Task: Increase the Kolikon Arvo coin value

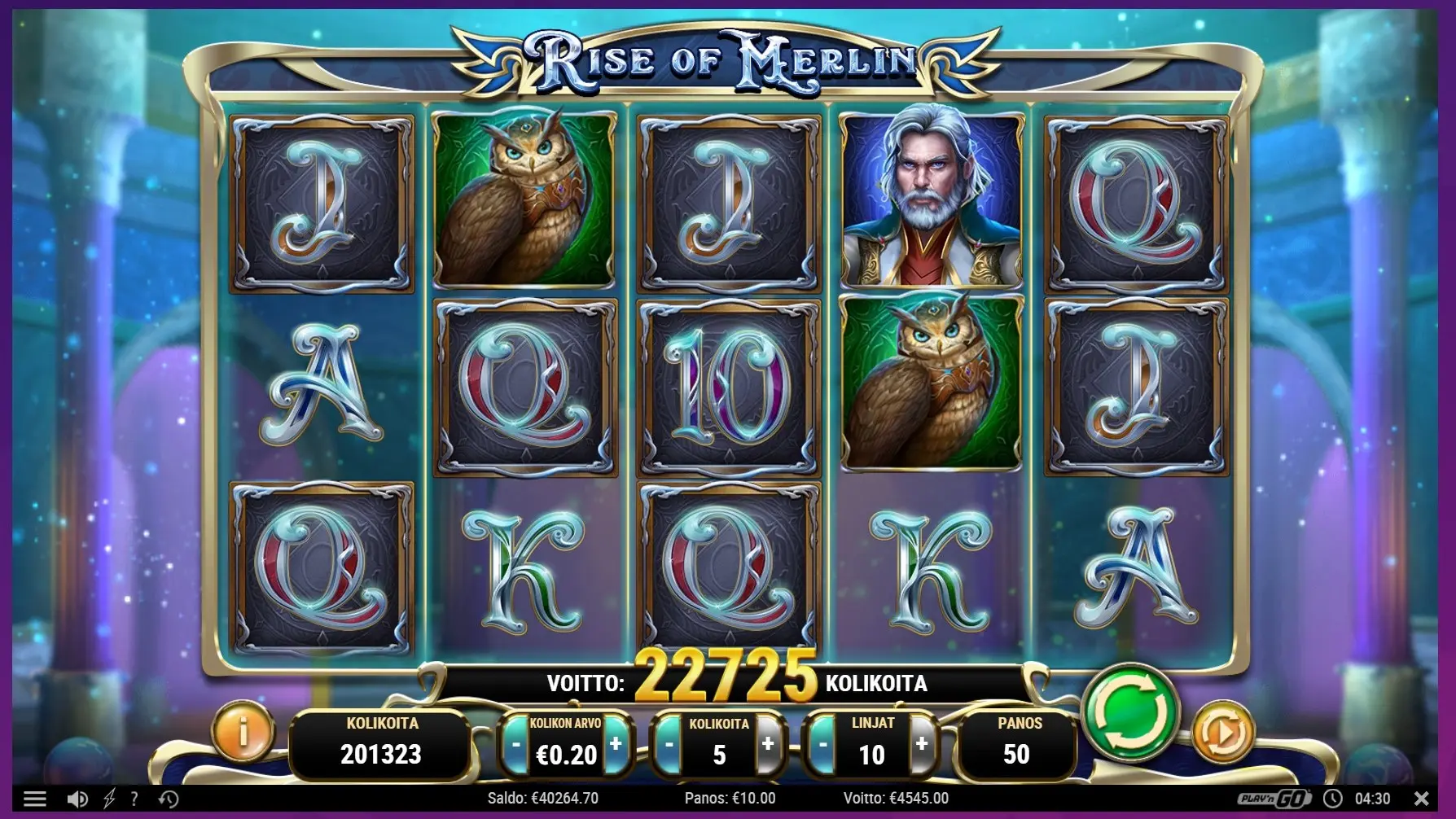Action: pos(616,744)
